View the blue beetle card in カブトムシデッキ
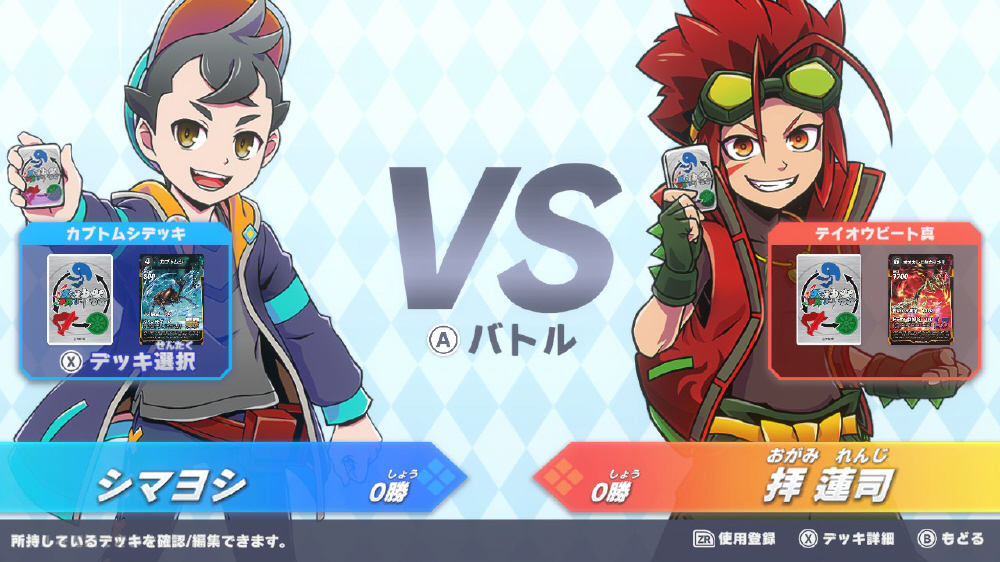Image resolution: width=1000 pixels, height=562 pixels. point(172,299)
